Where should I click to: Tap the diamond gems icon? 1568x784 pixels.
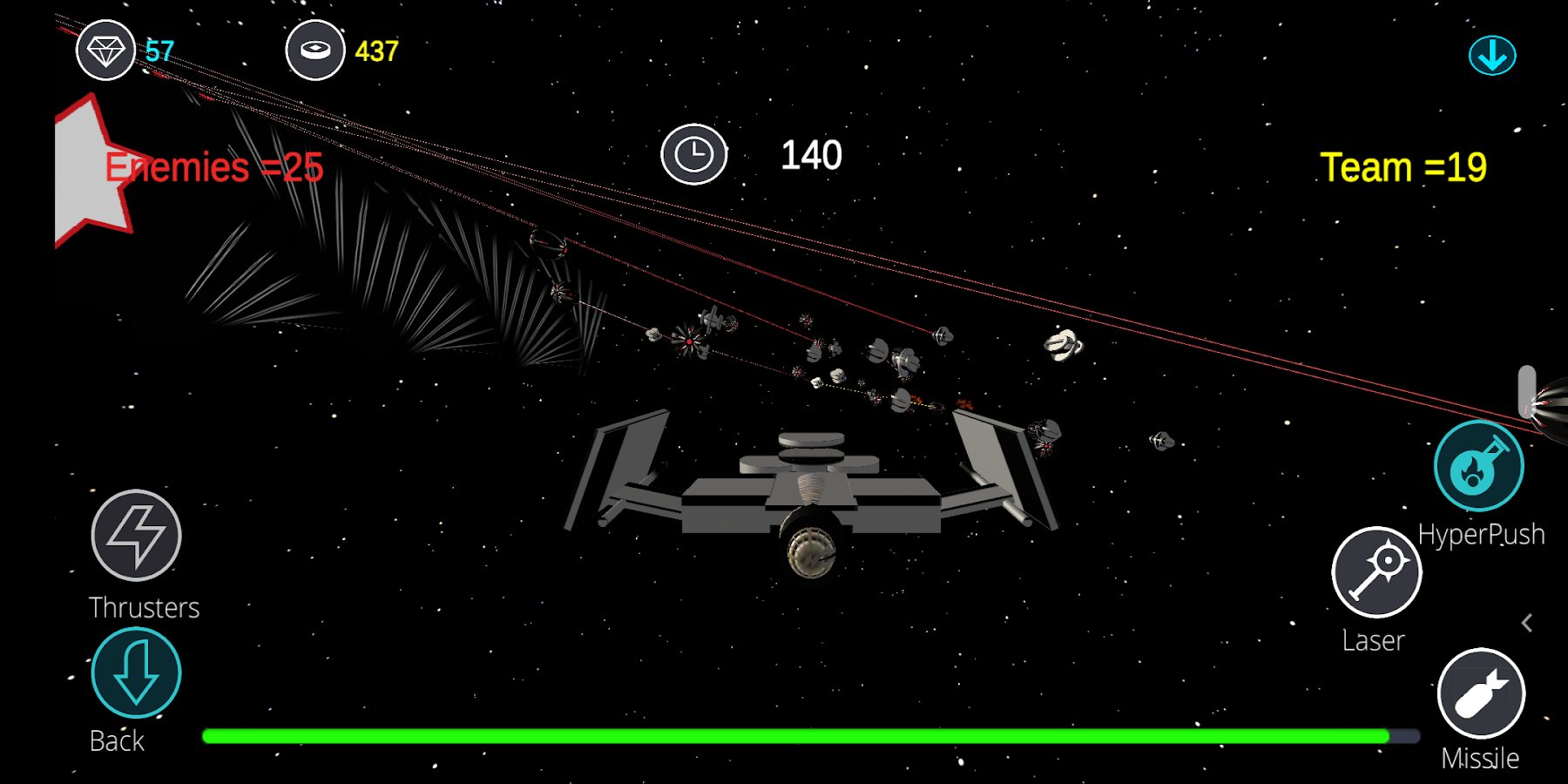coord(105,51)
